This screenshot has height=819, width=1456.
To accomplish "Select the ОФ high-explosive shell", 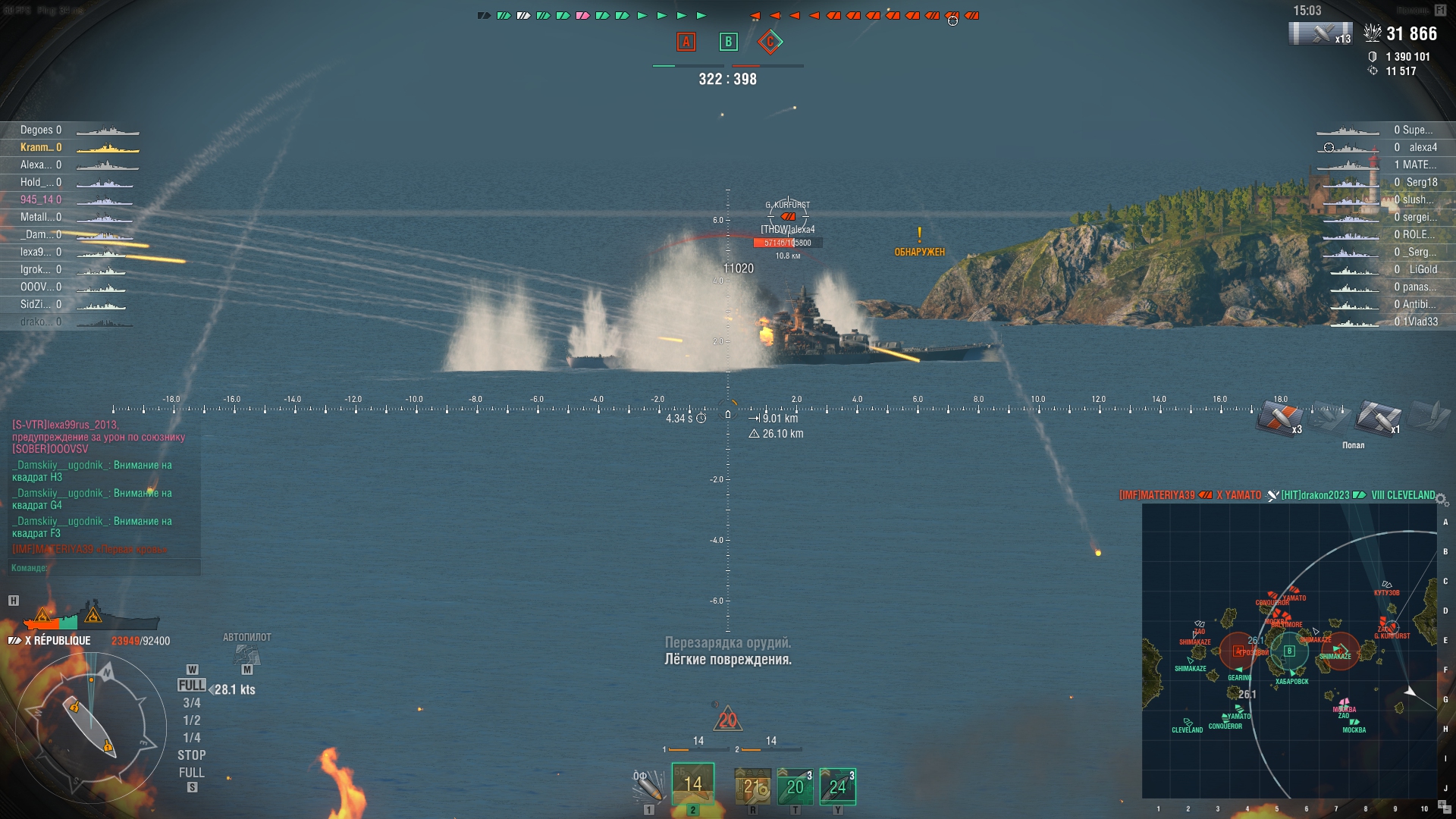I will point(648,786).
